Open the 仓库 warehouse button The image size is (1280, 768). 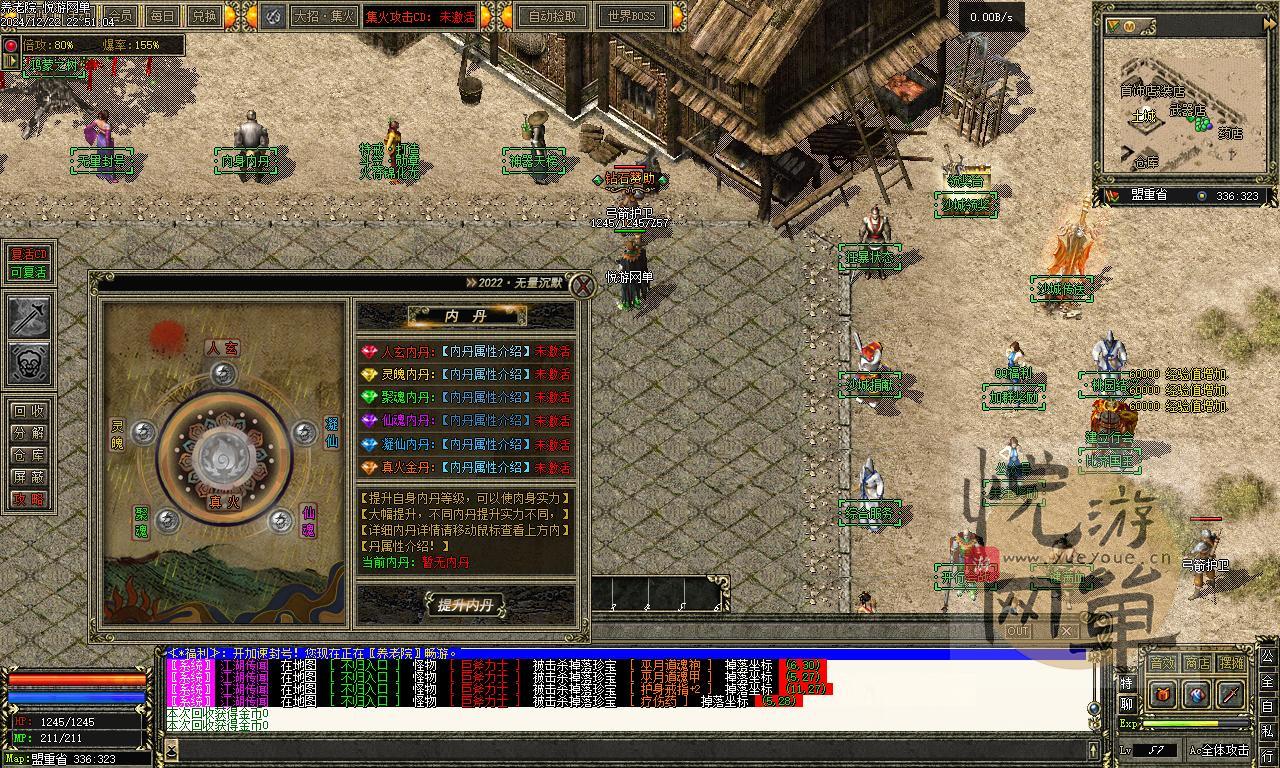coord(28,455)
